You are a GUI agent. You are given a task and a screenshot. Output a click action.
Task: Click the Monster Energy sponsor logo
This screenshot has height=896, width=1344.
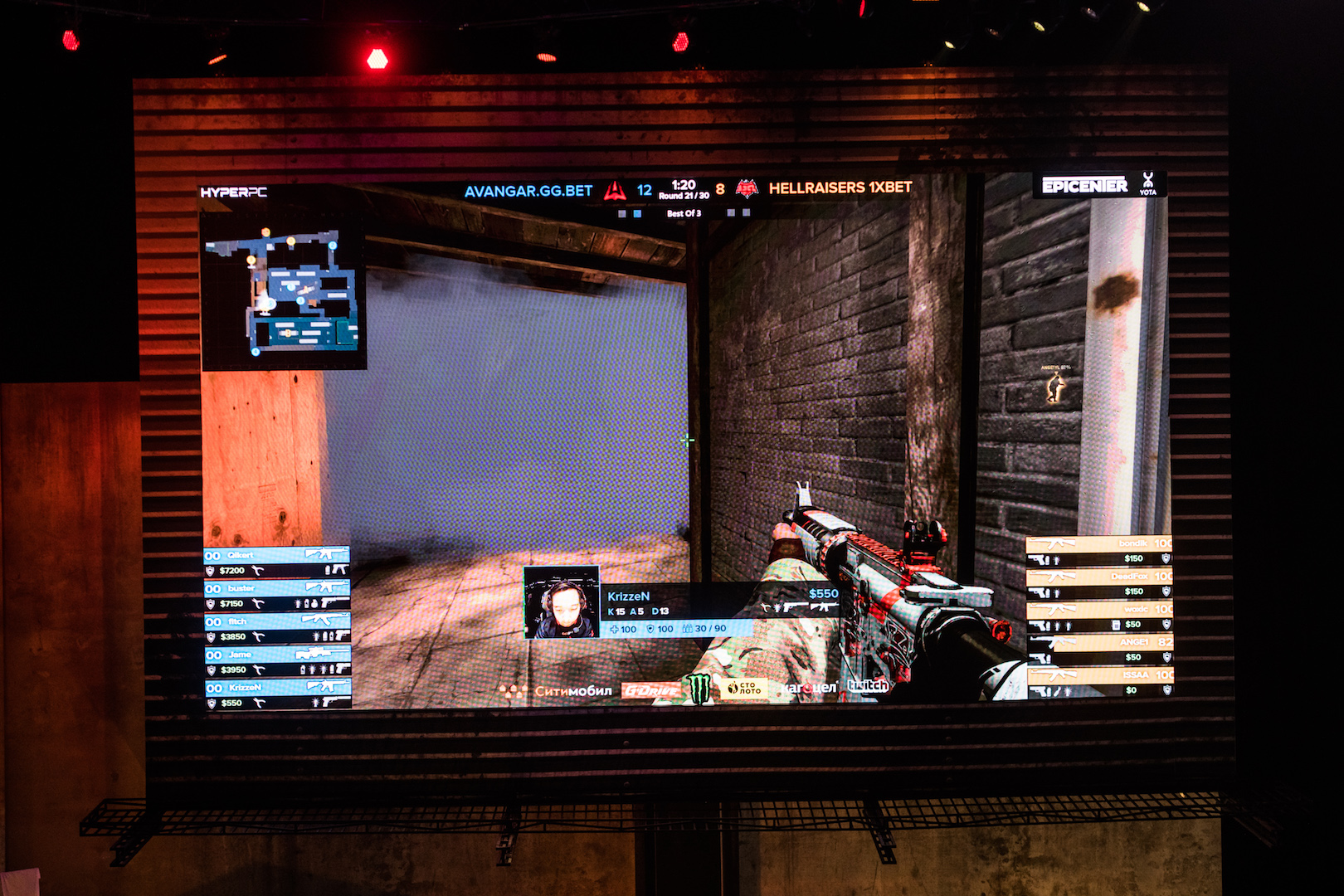click(x=699, y=689)
